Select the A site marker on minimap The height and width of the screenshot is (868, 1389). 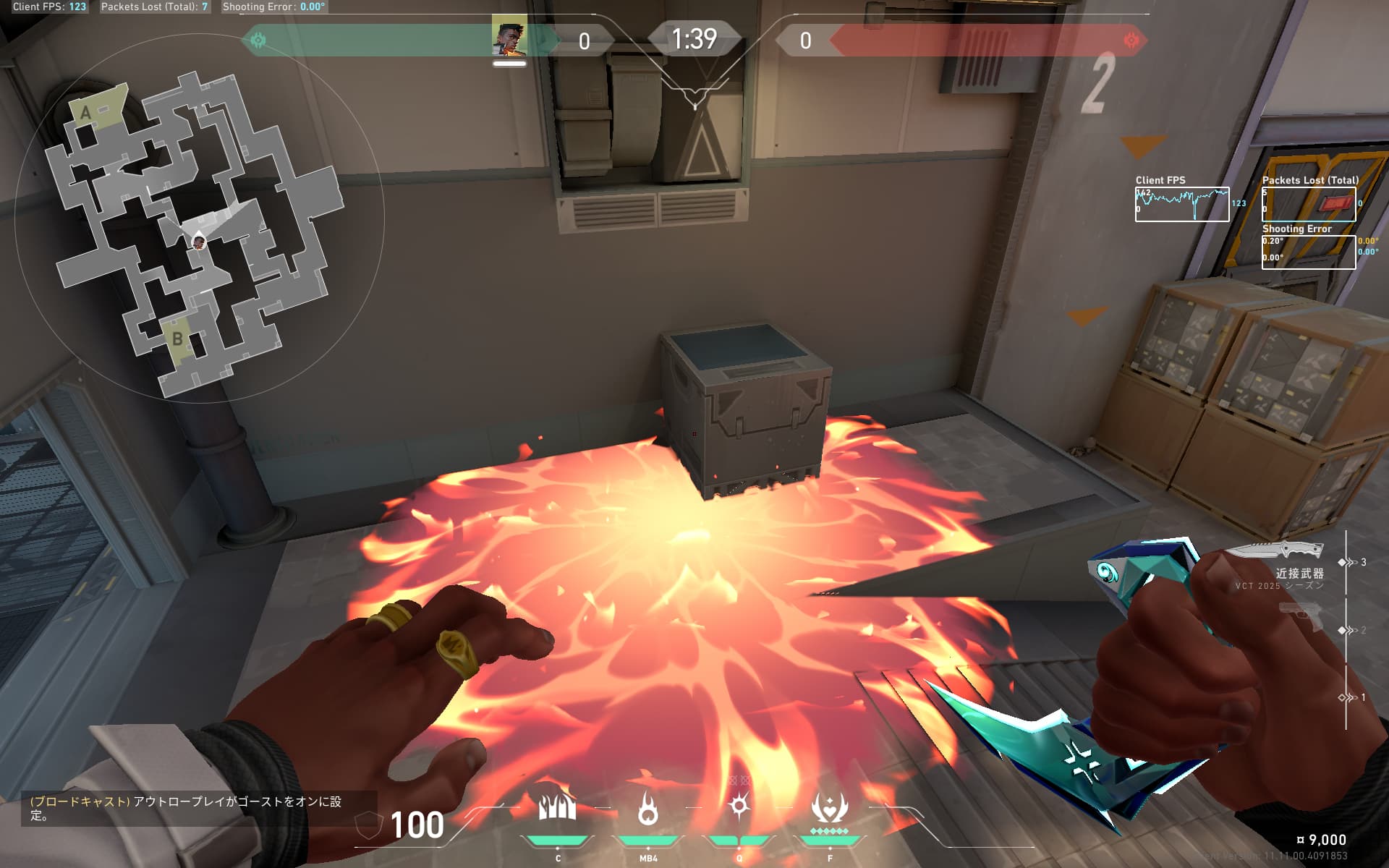[86, 112]
